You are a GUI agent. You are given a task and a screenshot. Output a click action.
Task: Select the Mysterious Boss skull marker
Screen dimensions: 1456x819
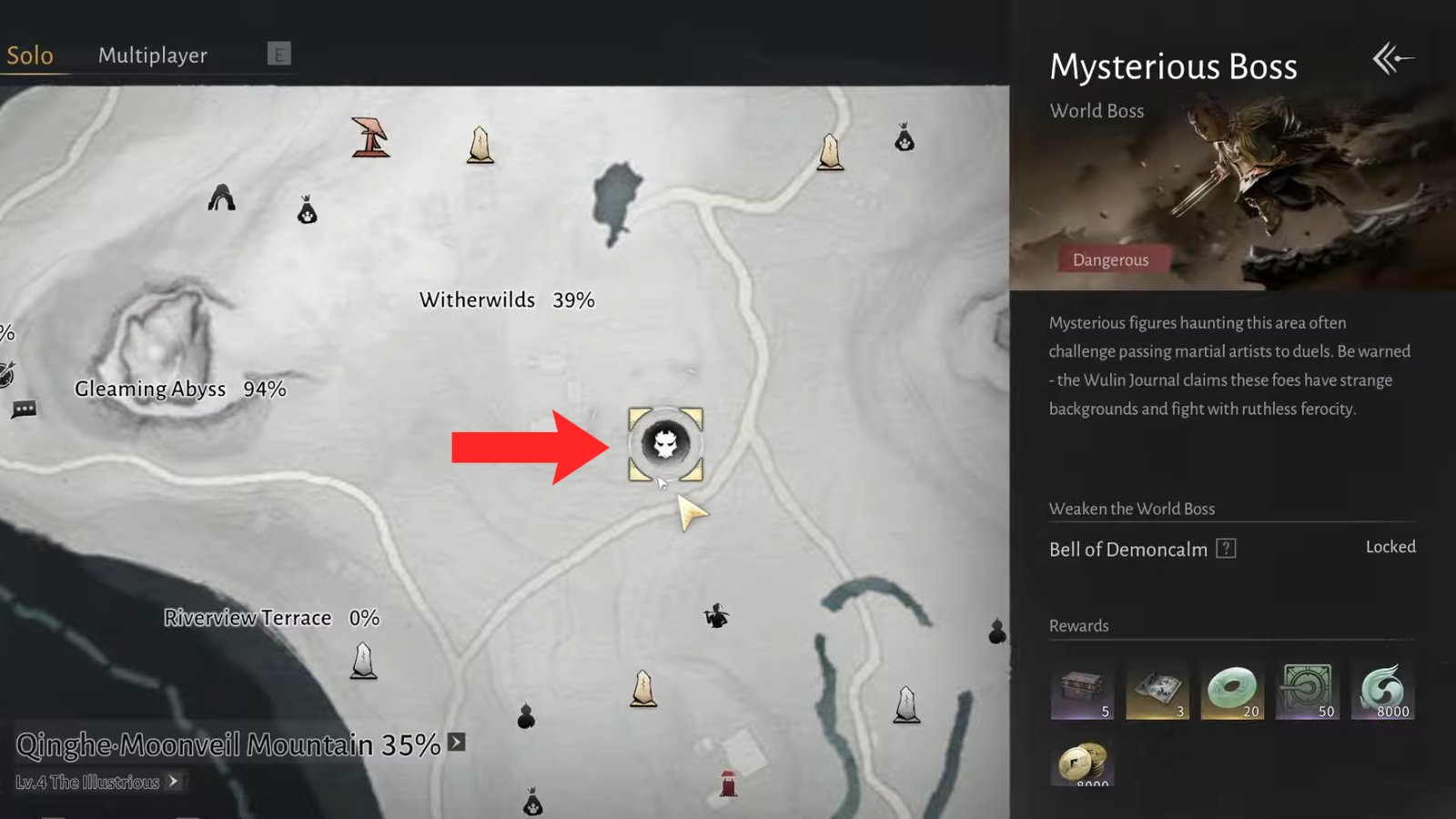click(x=665, y=445)
